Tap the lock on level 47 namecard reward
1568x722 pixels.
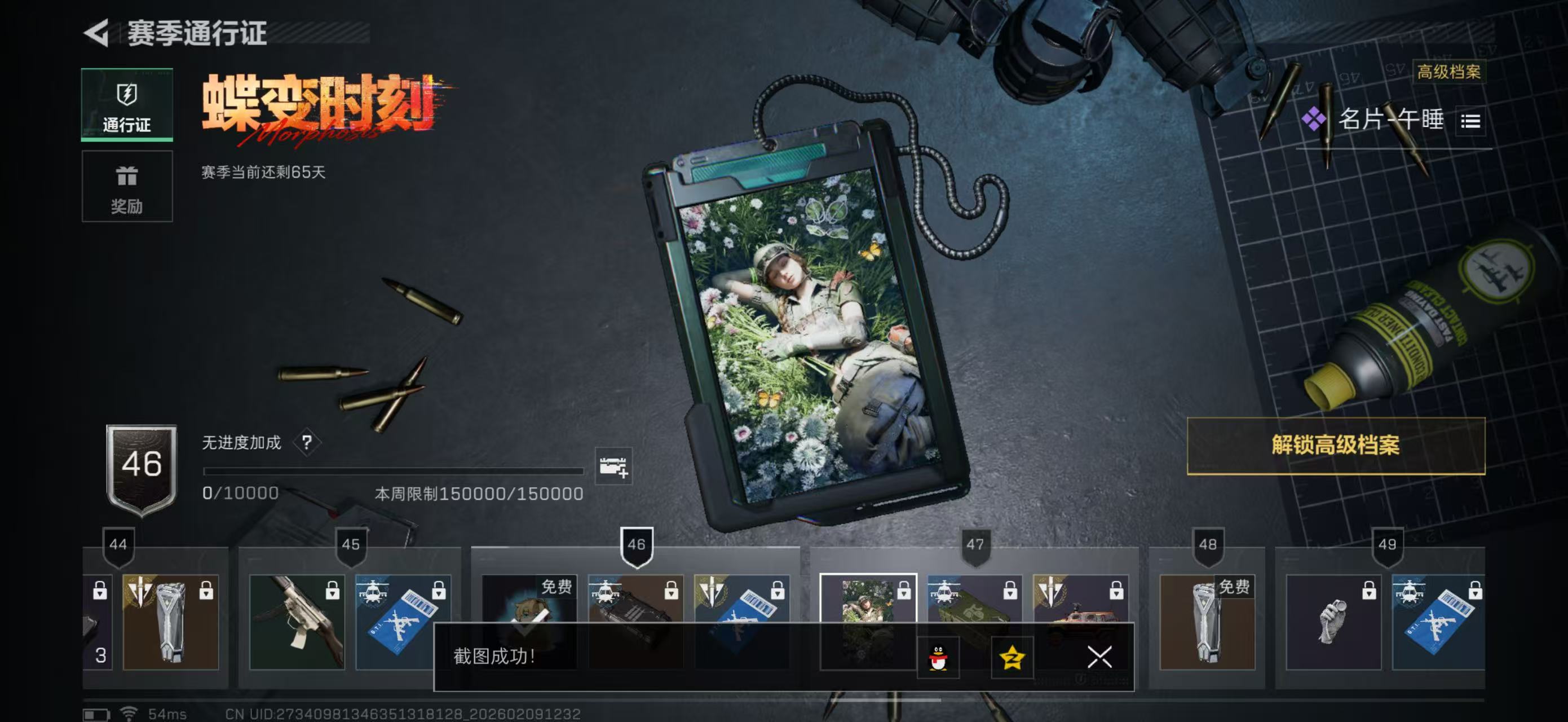[x=904, y=589]
